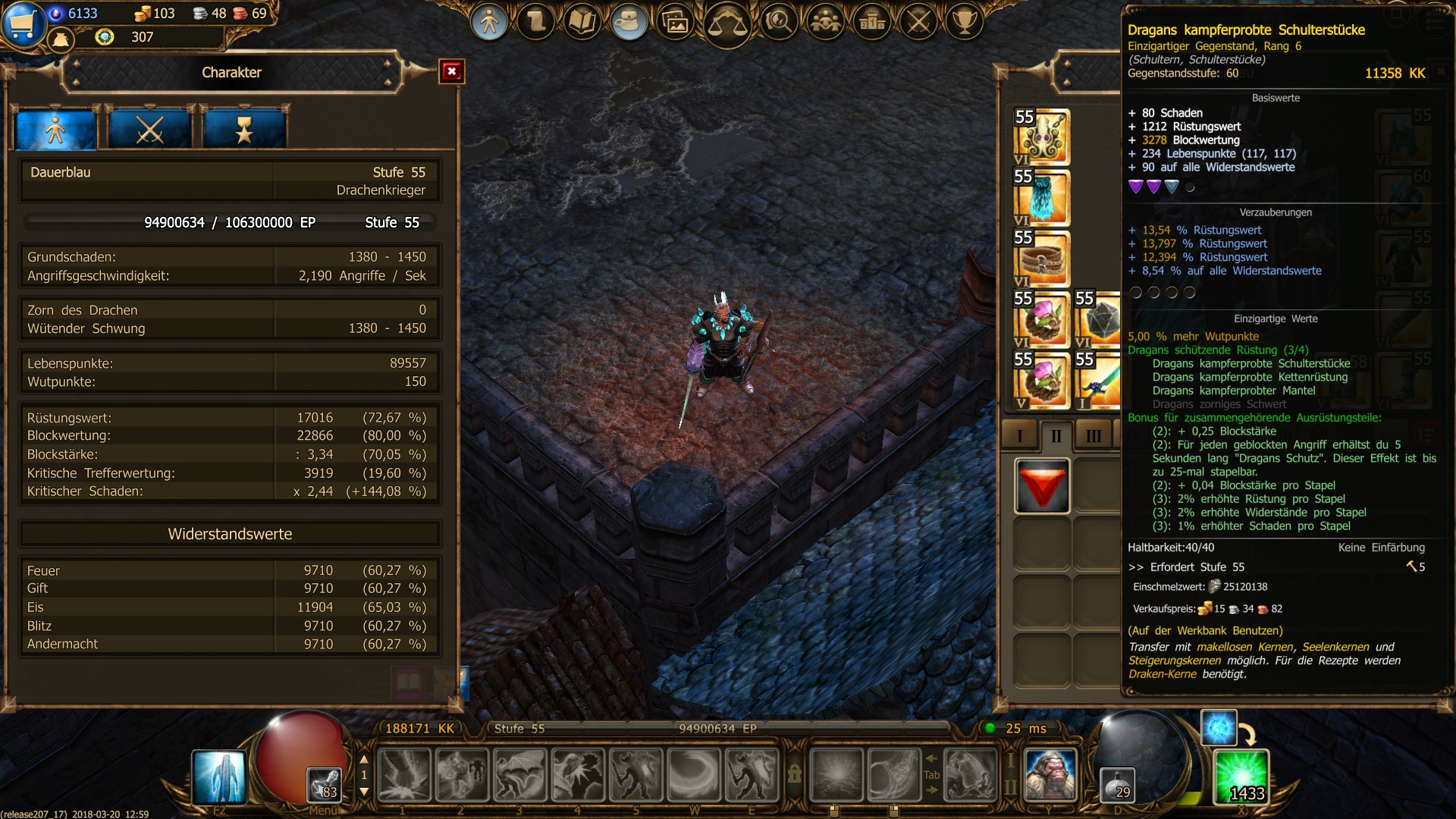Open the scroll quest log button

tap(536, 21)
